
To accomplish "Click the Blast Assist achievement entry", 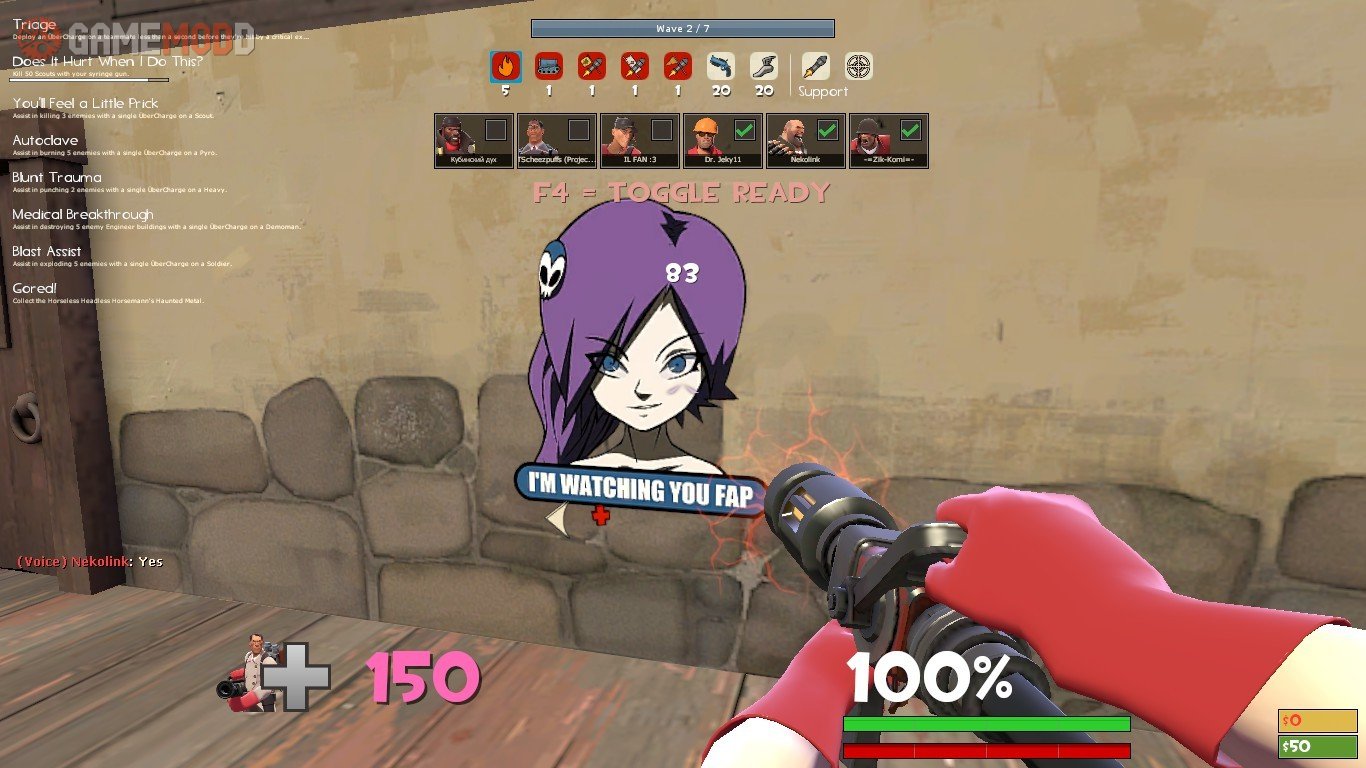I will (x=47, y=252).
